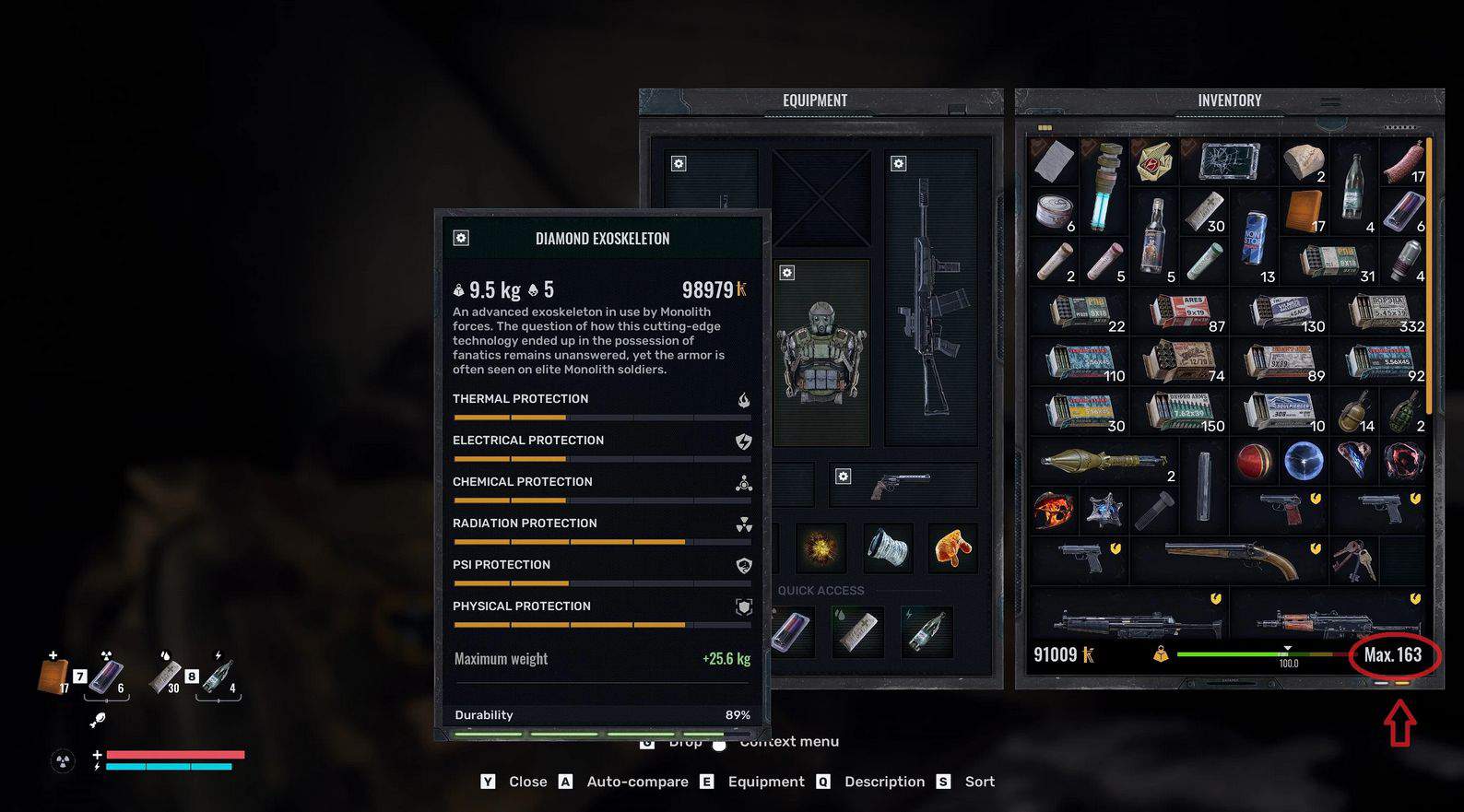Pick the sawed-off double-barrel shotgun

tap(1231, 559)
